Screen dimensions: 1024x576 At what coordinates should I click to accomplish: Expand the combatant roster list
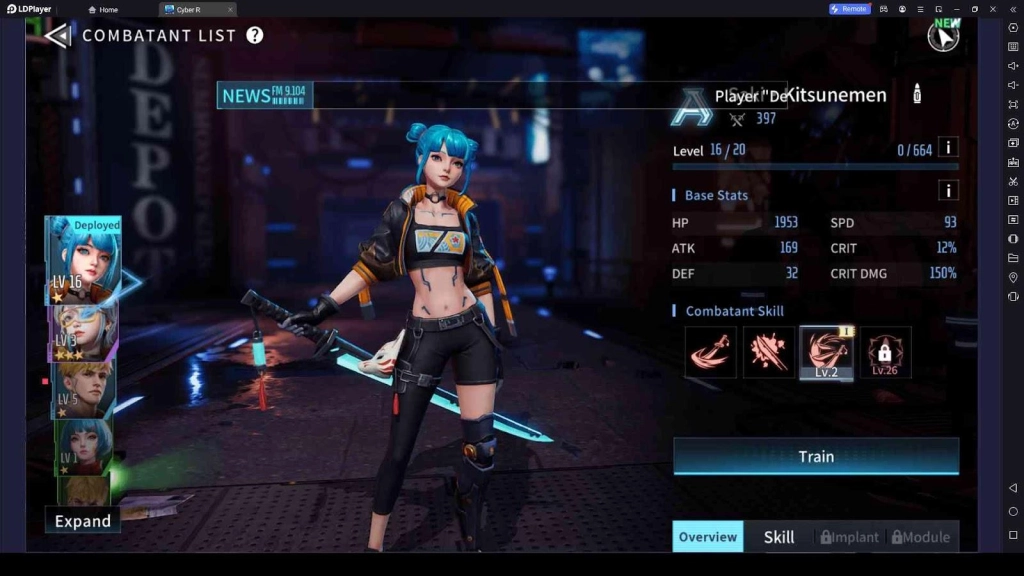(x=82, y=521)
